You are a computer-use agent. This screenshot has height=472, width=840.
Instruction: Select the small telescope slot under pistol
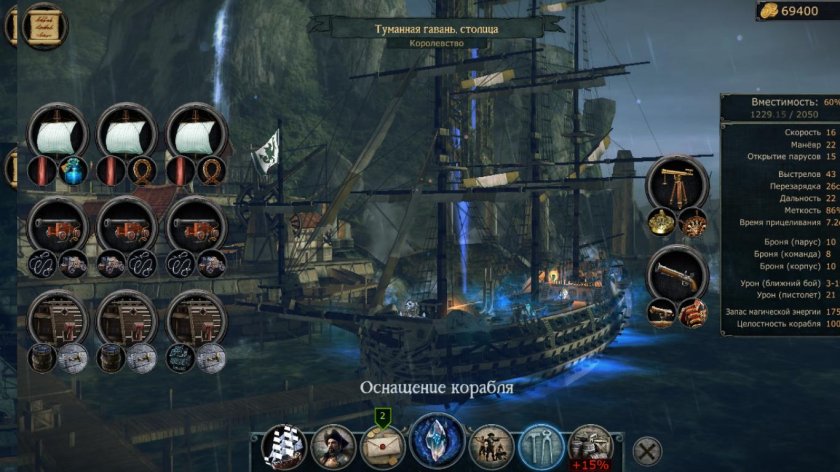(661, 312)
